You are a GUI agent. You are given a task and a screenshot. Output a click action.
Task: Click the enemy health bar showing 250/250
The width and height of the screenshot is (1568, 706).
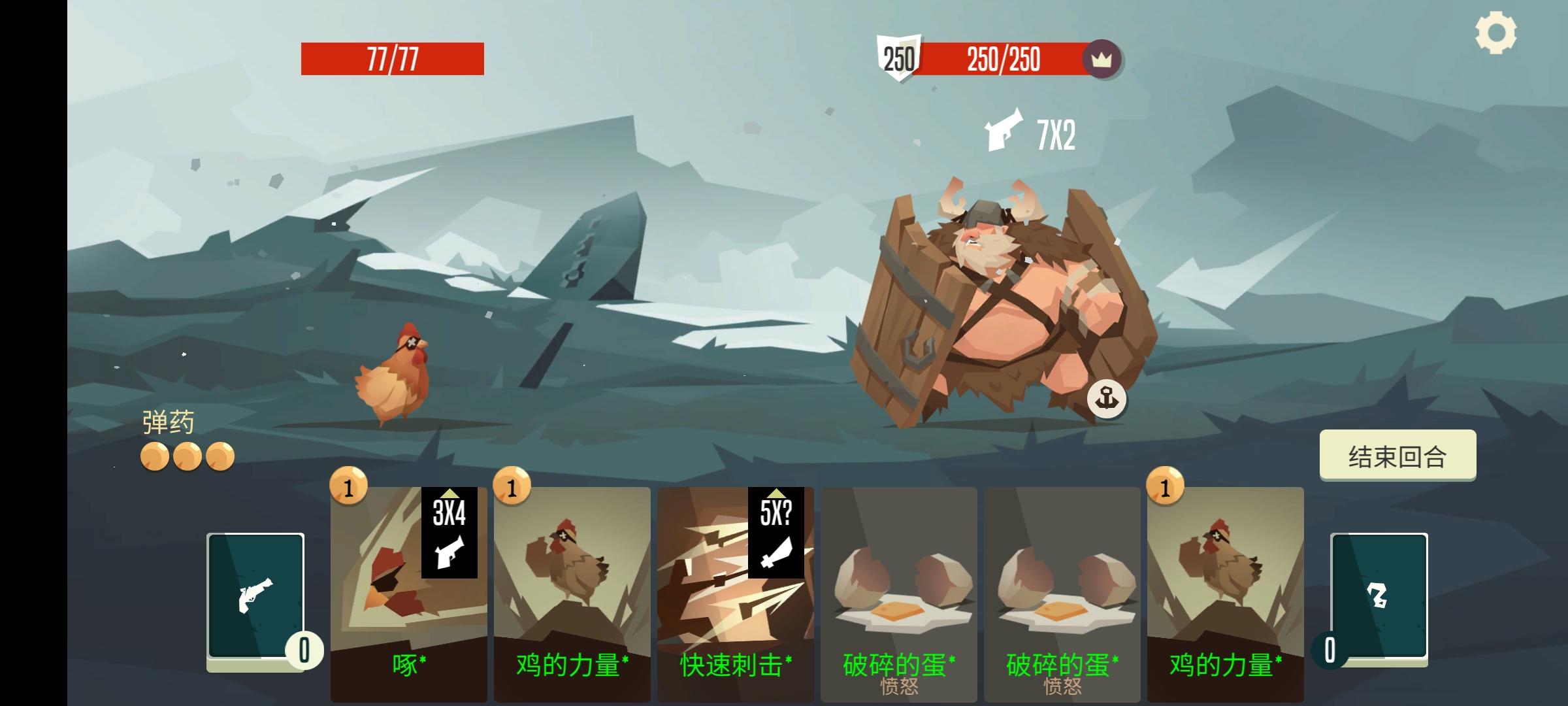tap(1002, 61)
